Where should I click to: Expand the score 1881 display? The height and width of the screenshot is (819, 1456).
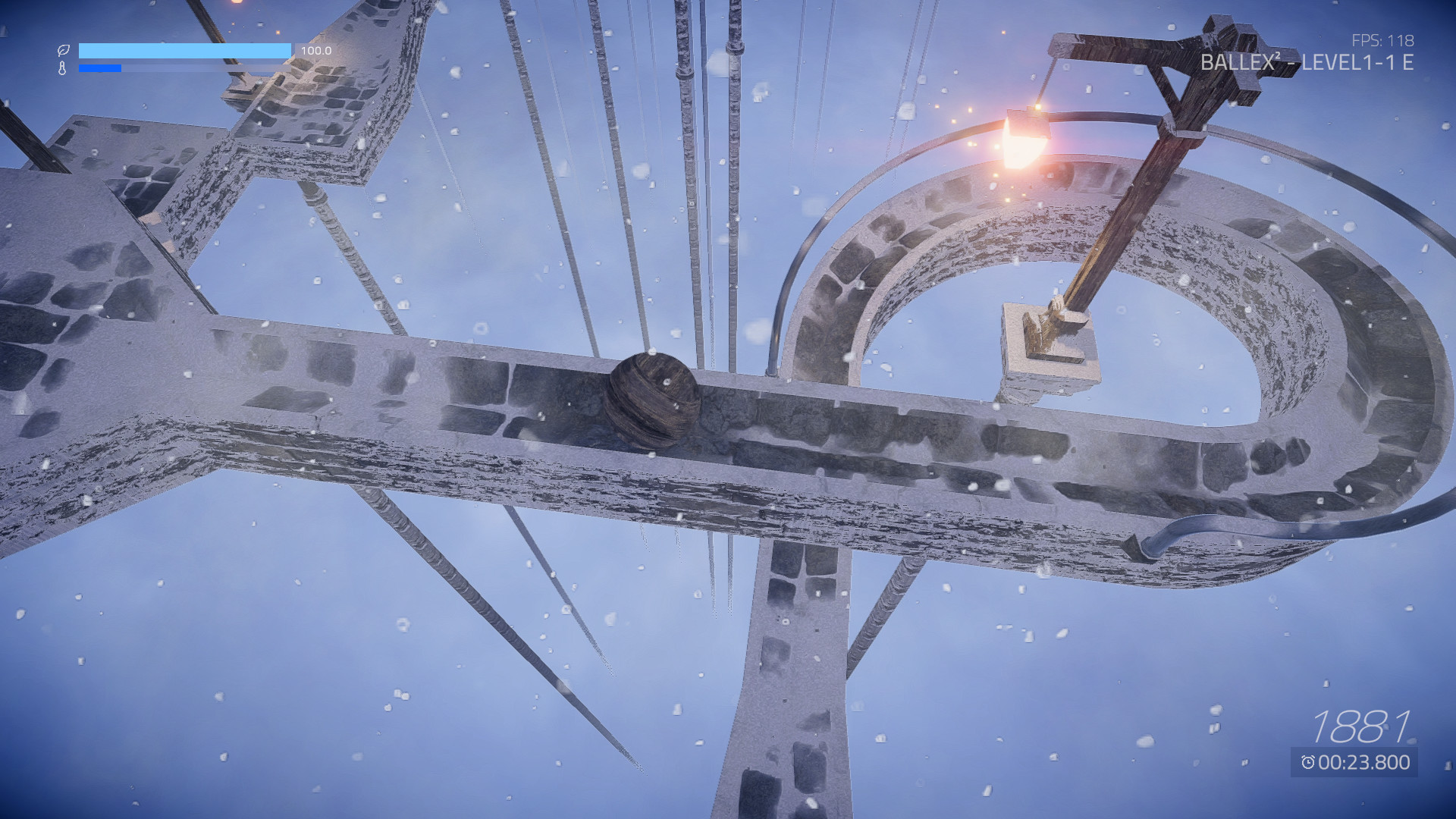(1359, 726)
